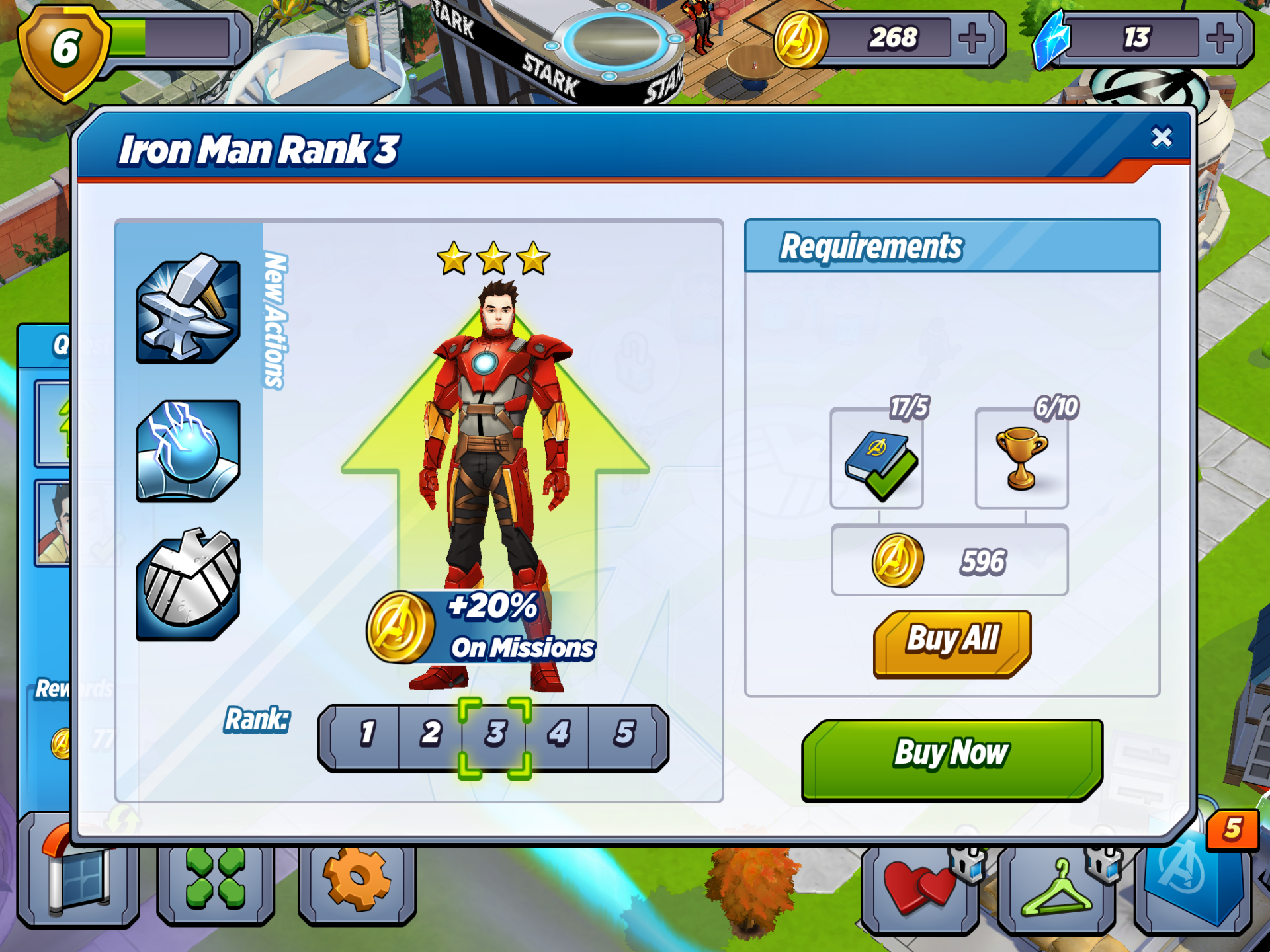Image resolution: width=1270 pixels, height=952 pixels.
Task: View the hammer and anvil action
Action: point(188,309)
